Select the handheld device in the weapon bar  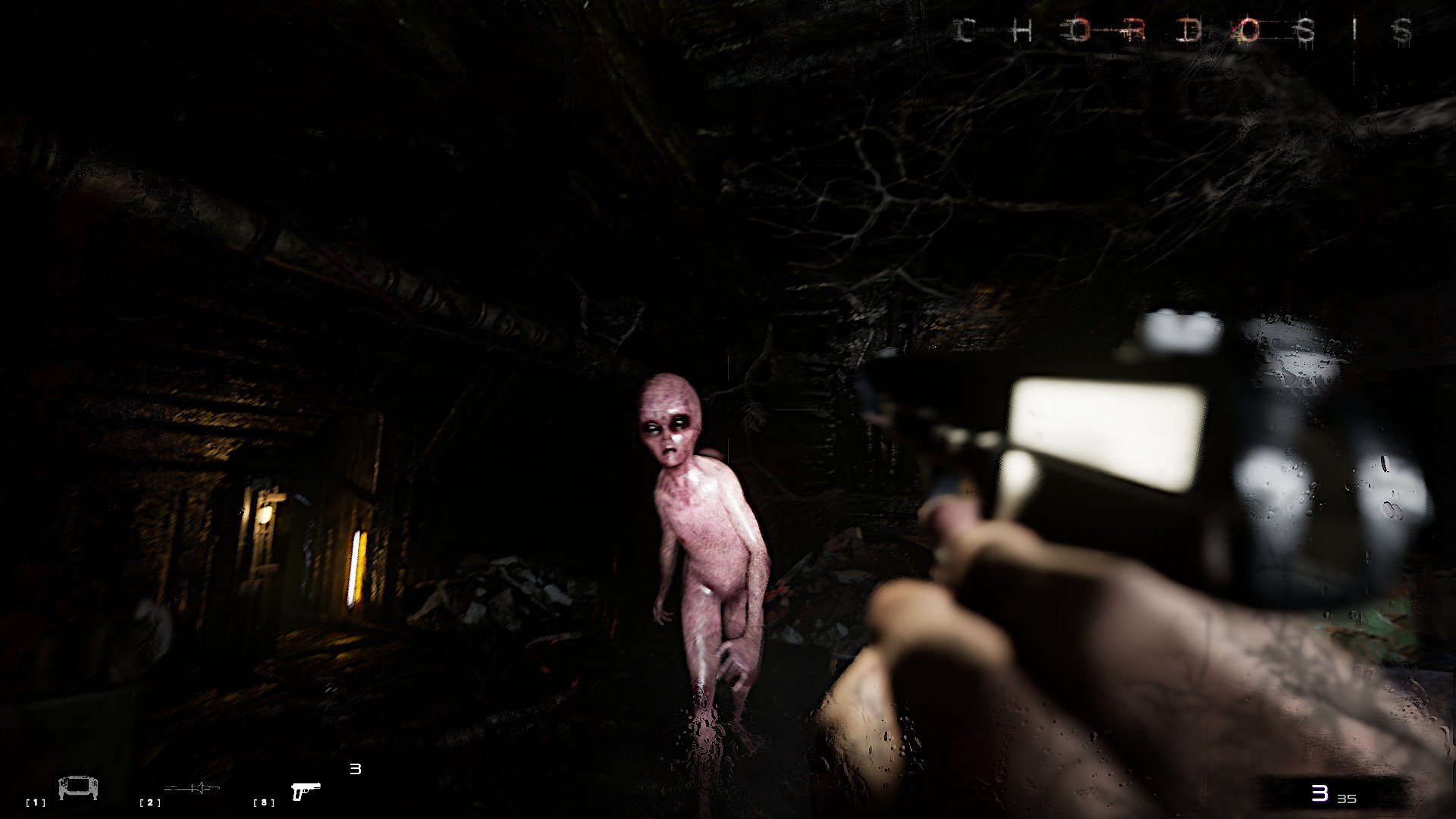point(78,789)
